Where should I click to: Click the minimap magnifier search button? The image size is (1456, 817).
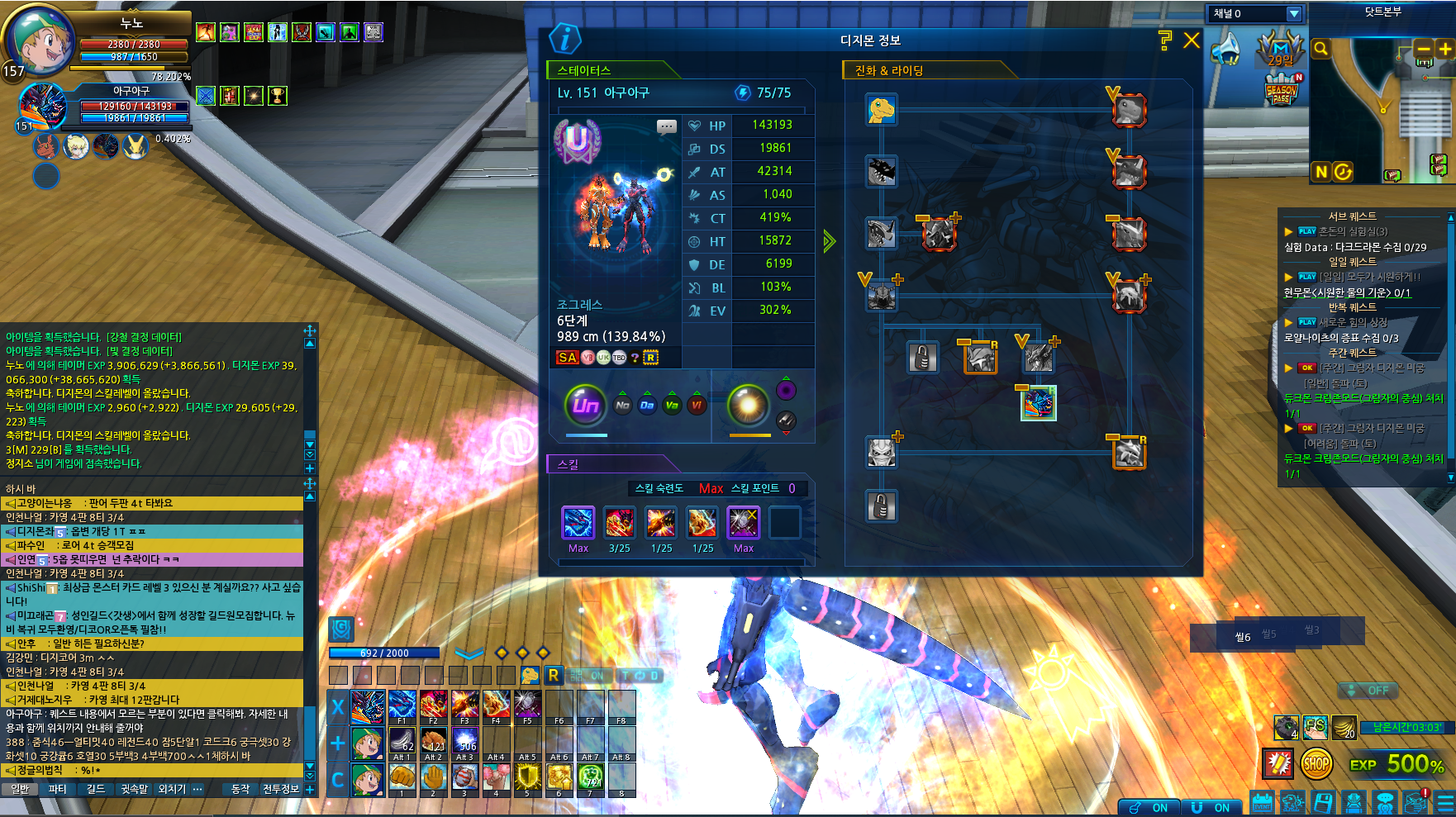point(1320,50)
